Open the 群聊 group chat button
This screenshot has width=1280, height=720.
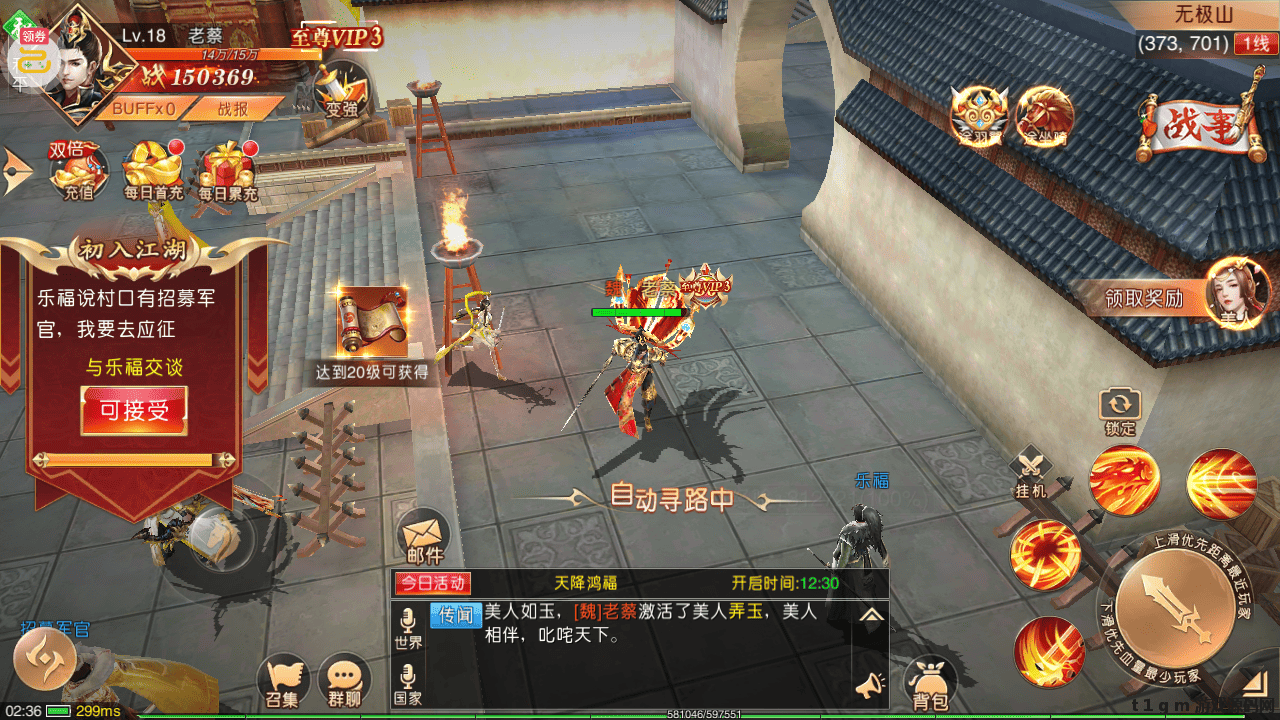(344, 682)
